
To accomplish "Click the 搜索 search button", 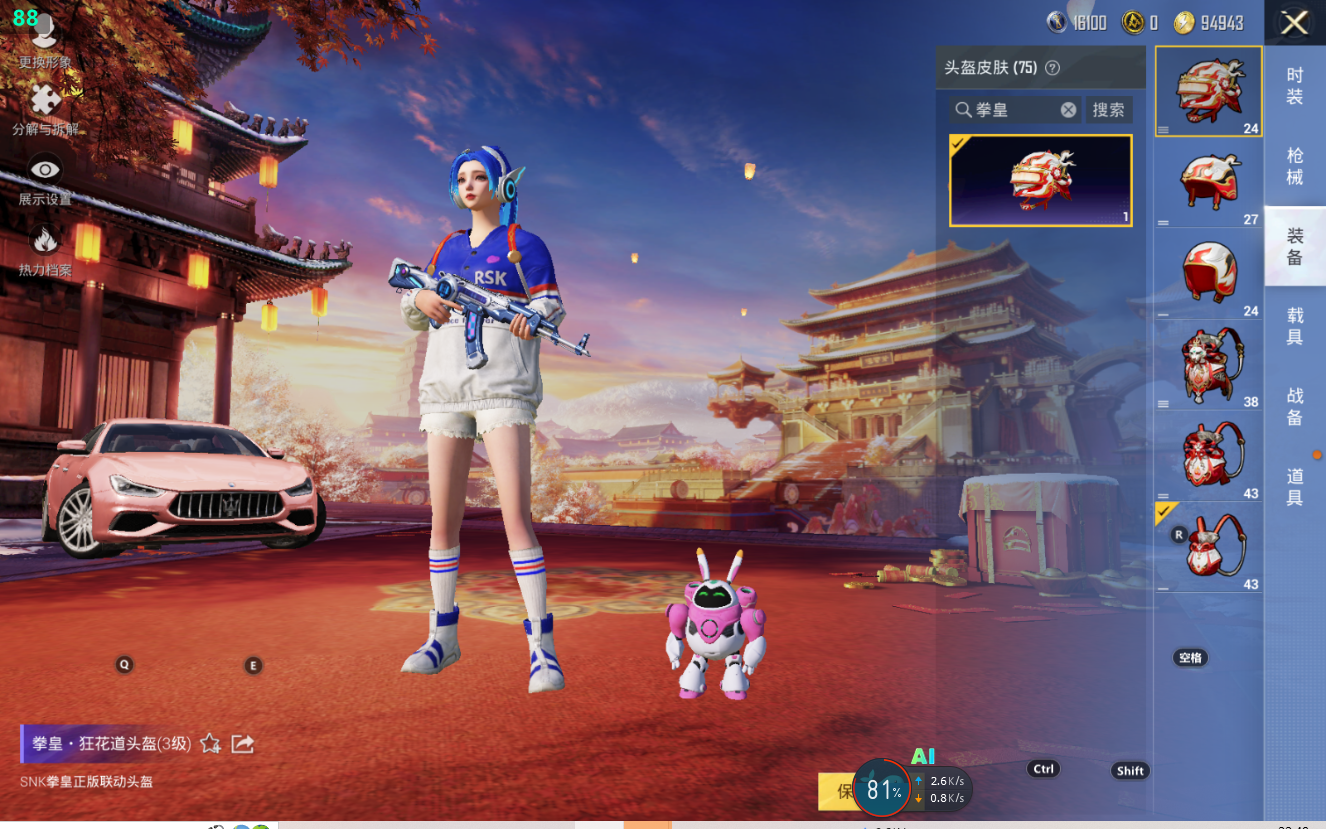I will (x=1109, y=110).
